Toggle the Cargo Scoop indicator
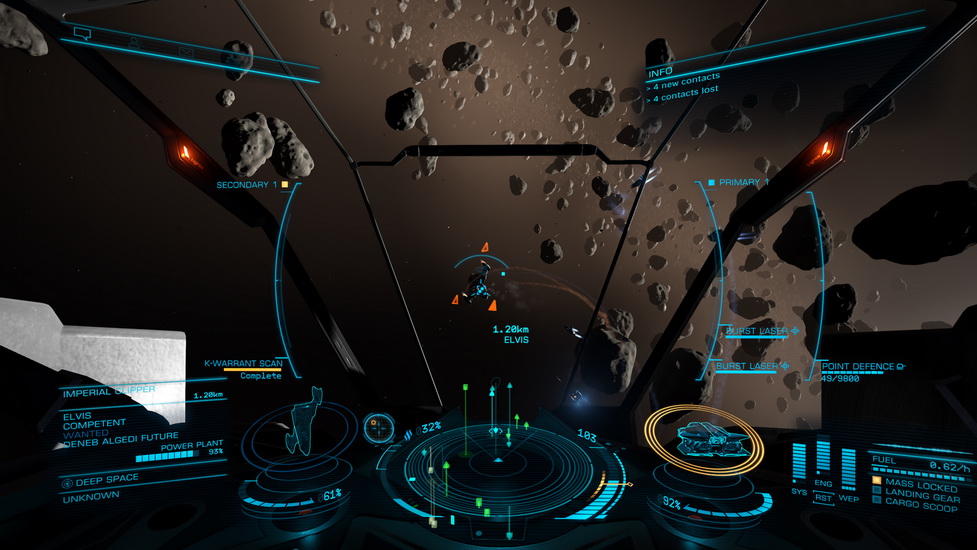The image size is (977, 550). pyautogui.click(x=915, y=500)
